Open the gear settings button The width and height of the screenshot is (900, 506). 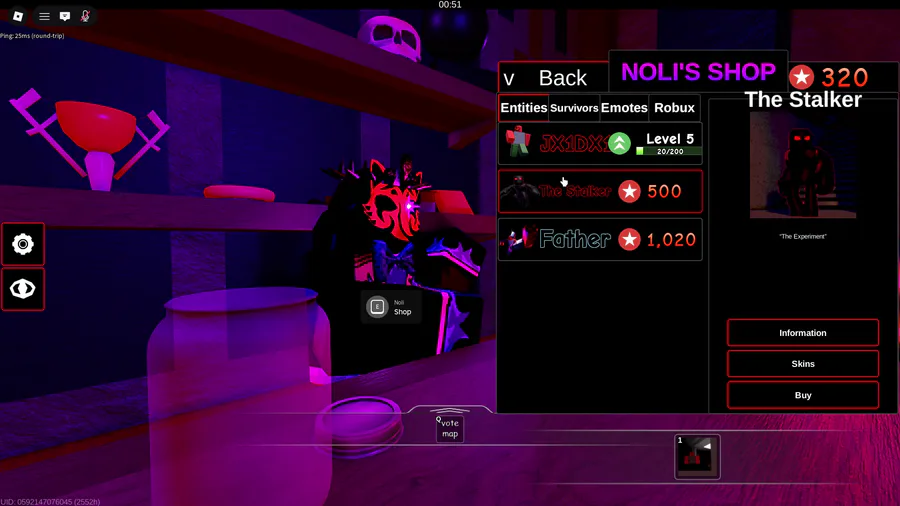[x=23, y=244]
